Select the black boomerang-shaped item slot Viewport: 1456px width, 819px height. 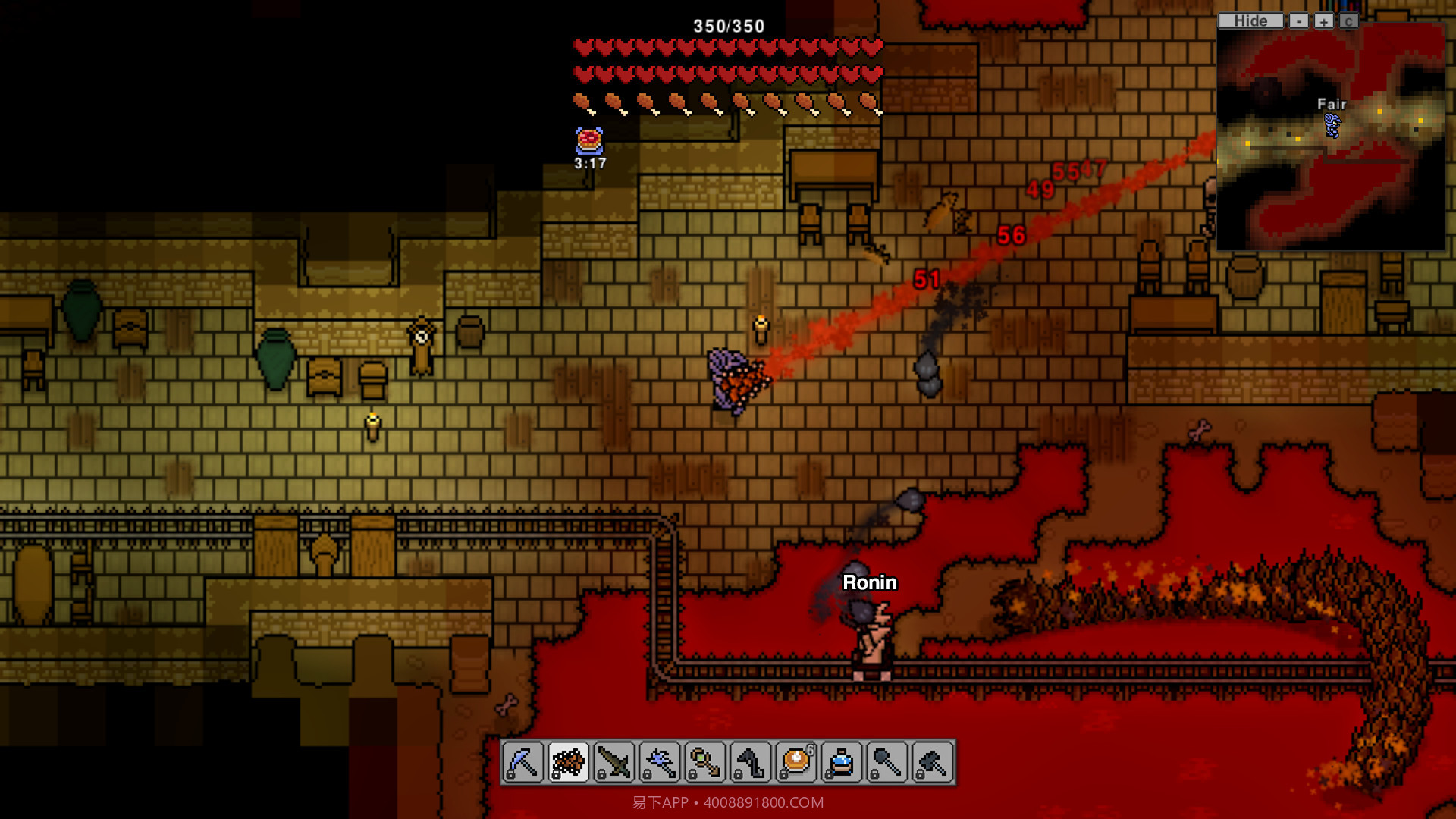[x=751, y=762]
